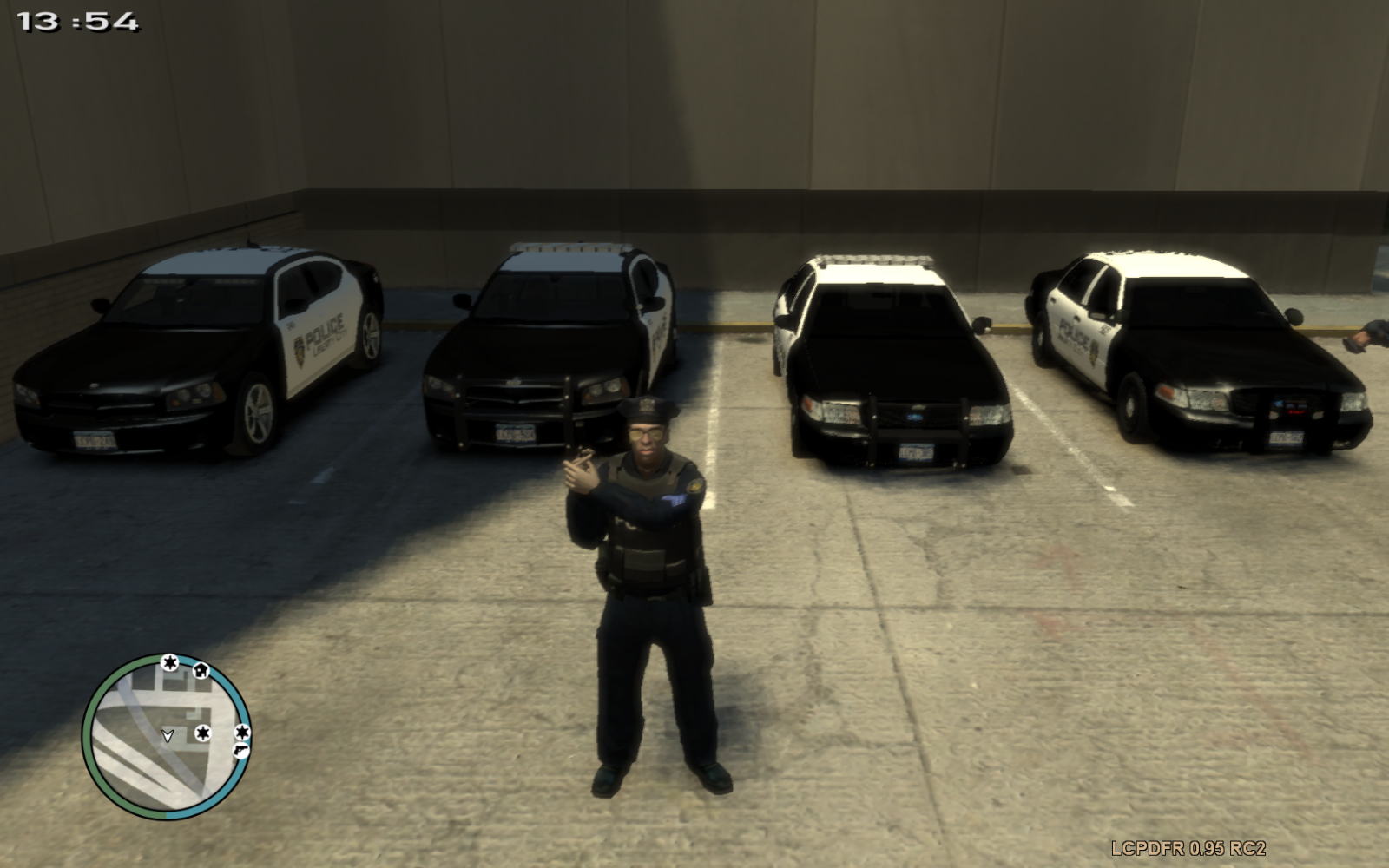Screen dimensions: 1389x868
Task: Open the gun shop pistol blip on radar
Action: pos(240,751)
